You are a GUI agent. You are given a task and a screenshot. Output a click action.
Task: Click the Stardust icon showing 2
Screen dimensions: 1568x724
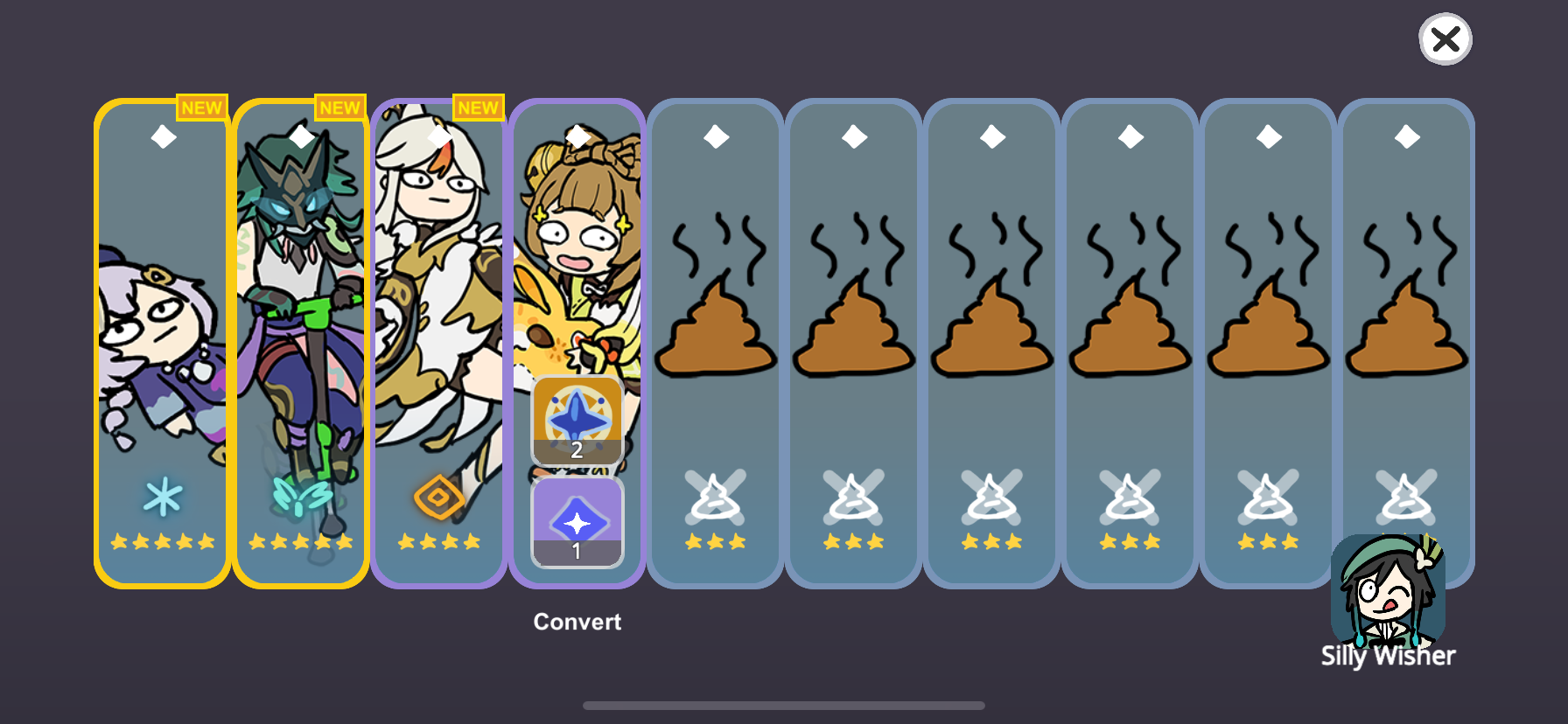(577, 421)
